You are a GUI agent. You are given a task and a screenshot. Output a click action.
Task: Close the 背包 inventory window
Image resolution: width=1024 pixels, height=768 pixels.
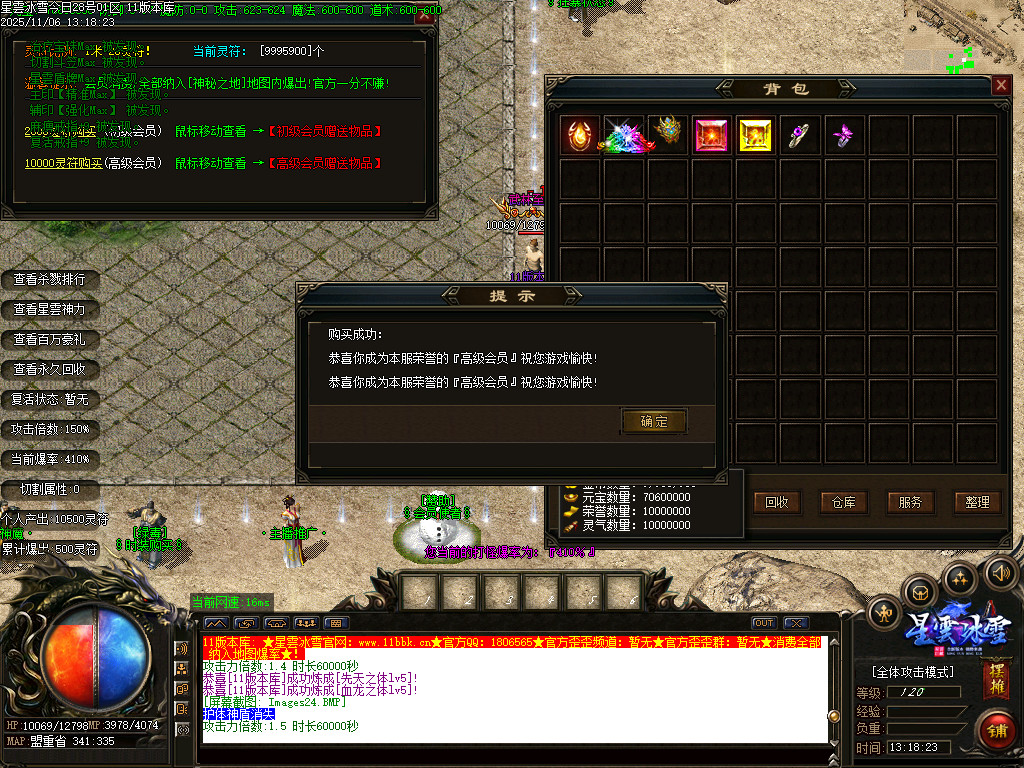[1001, 86]
